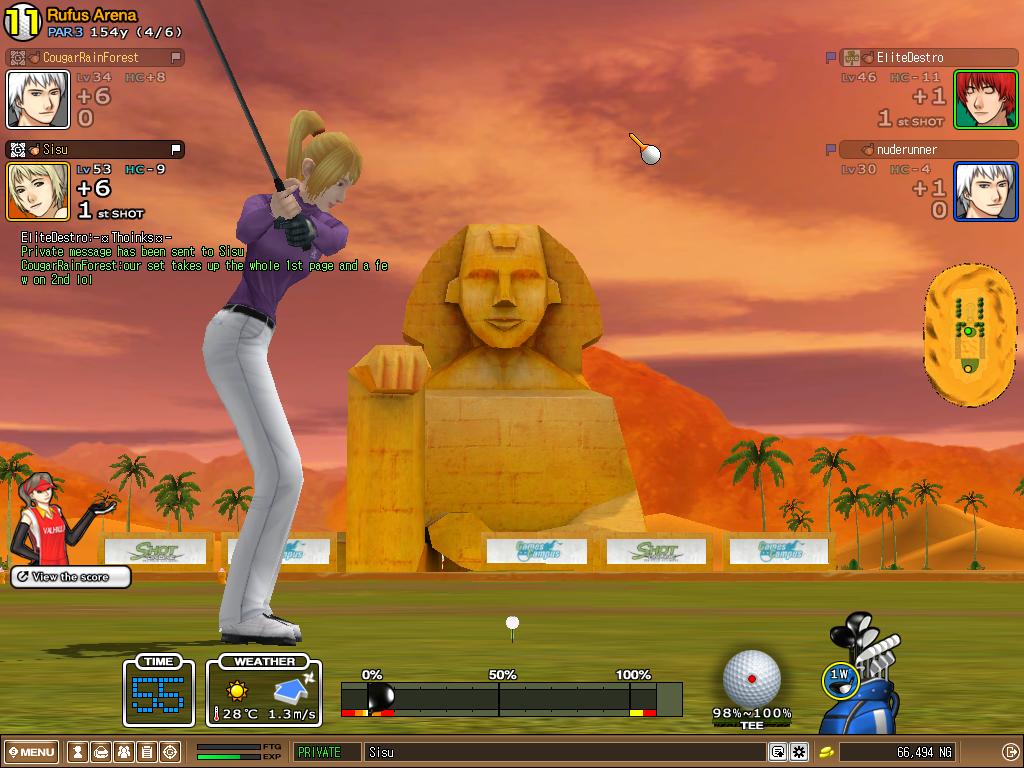This screenshot has width=1024, height=768.
Task: Focus the chat input field
Action: pyautogui.click(x=560, y=752)
